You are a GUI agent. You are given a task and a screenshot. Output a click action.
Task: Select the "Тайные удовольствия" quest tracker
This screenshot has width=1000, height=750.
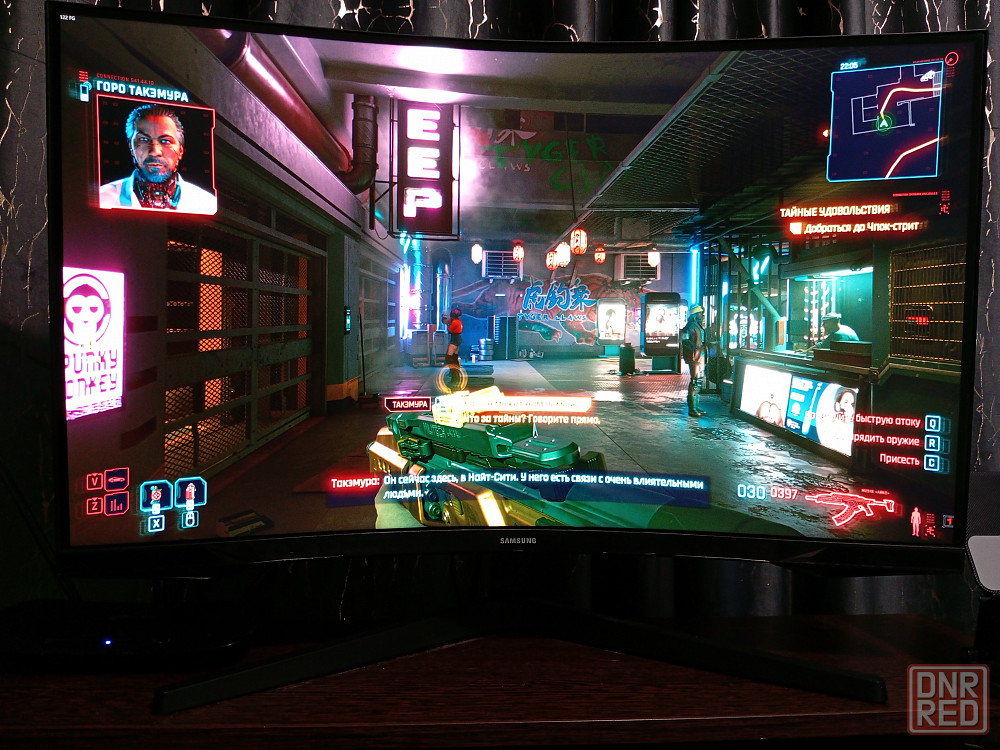[834, 210]
